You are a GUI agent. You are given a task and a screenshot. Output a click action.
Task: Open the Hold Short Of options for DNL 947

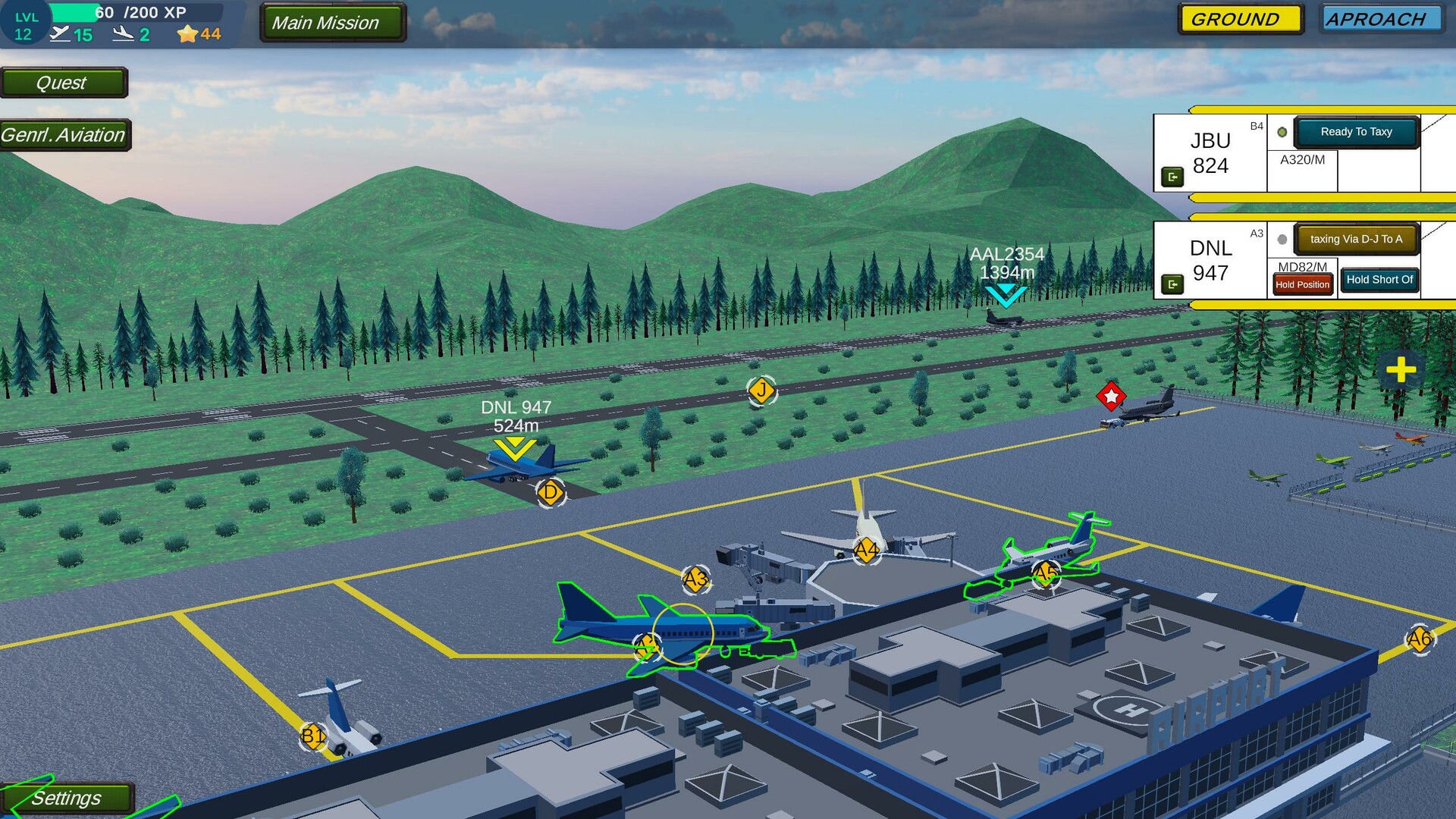[x=1379, y=279]
